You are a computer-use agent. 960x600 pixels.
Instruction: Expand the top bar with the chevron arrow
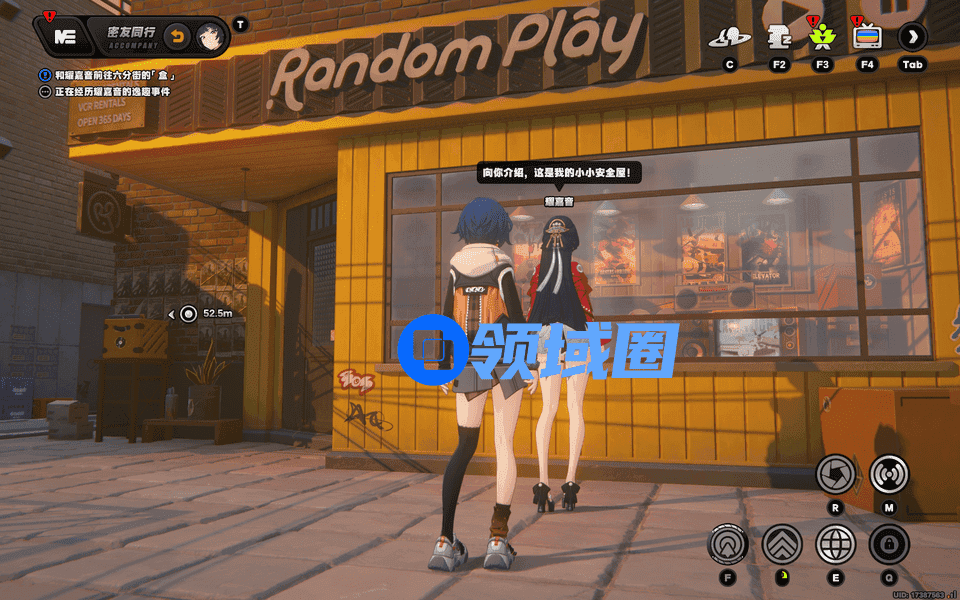coord(912,38)
